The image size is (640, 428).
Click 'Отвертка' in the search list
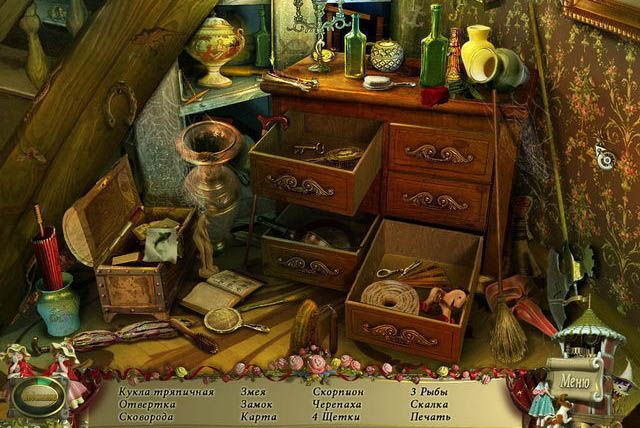coord(146,404)
